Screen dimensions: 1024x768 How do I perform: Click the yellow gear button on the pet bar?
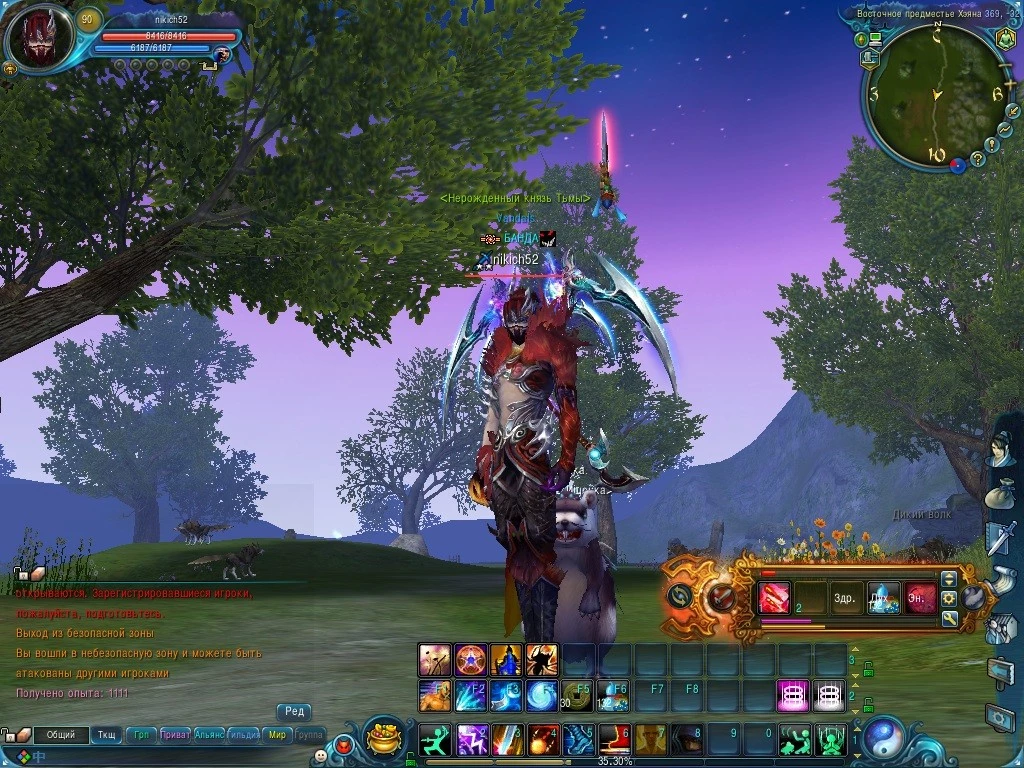click(x=949, y=599)
